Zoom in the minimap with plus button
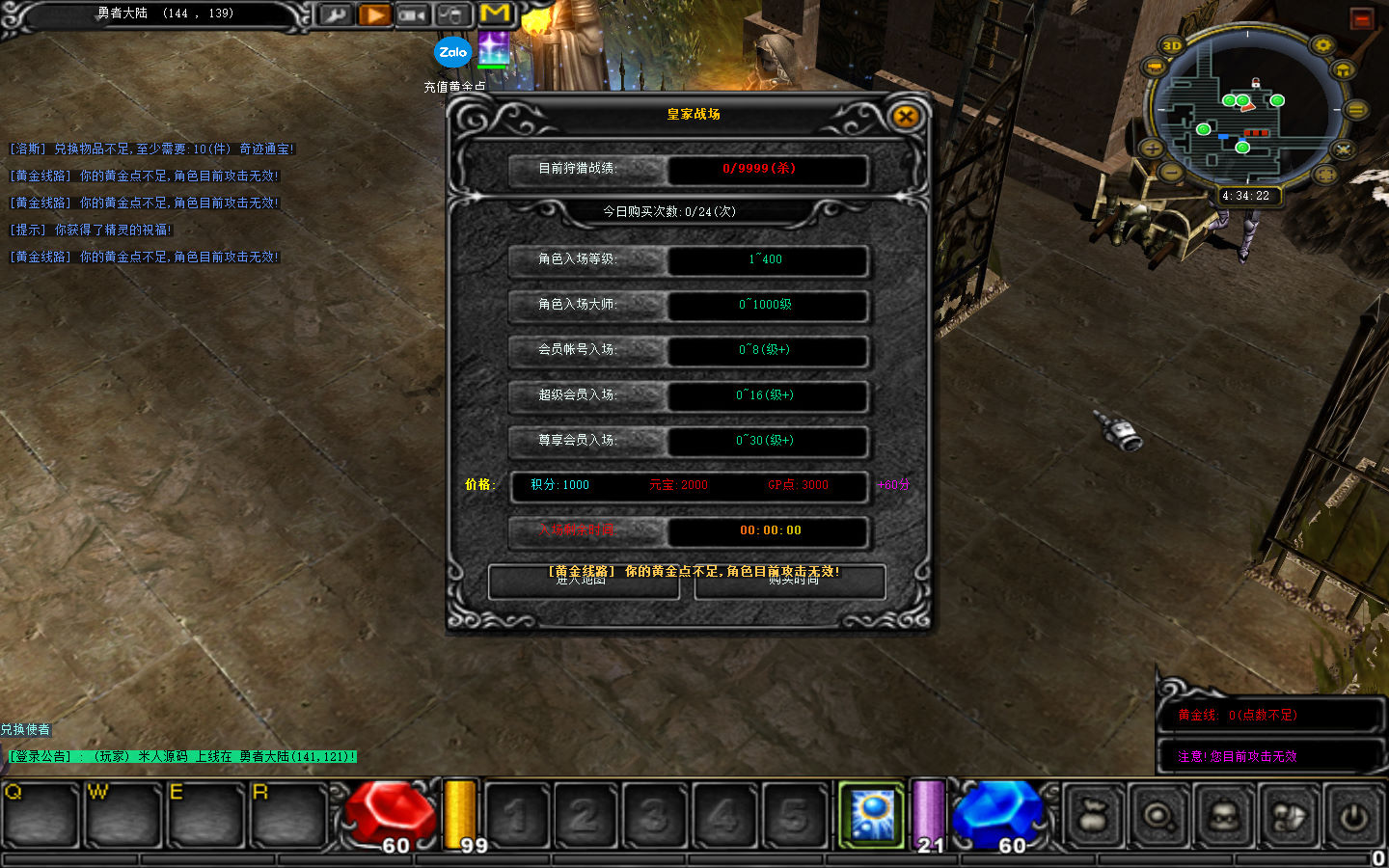This screenshot has height=868, width=1389. tap(1152, 149)
